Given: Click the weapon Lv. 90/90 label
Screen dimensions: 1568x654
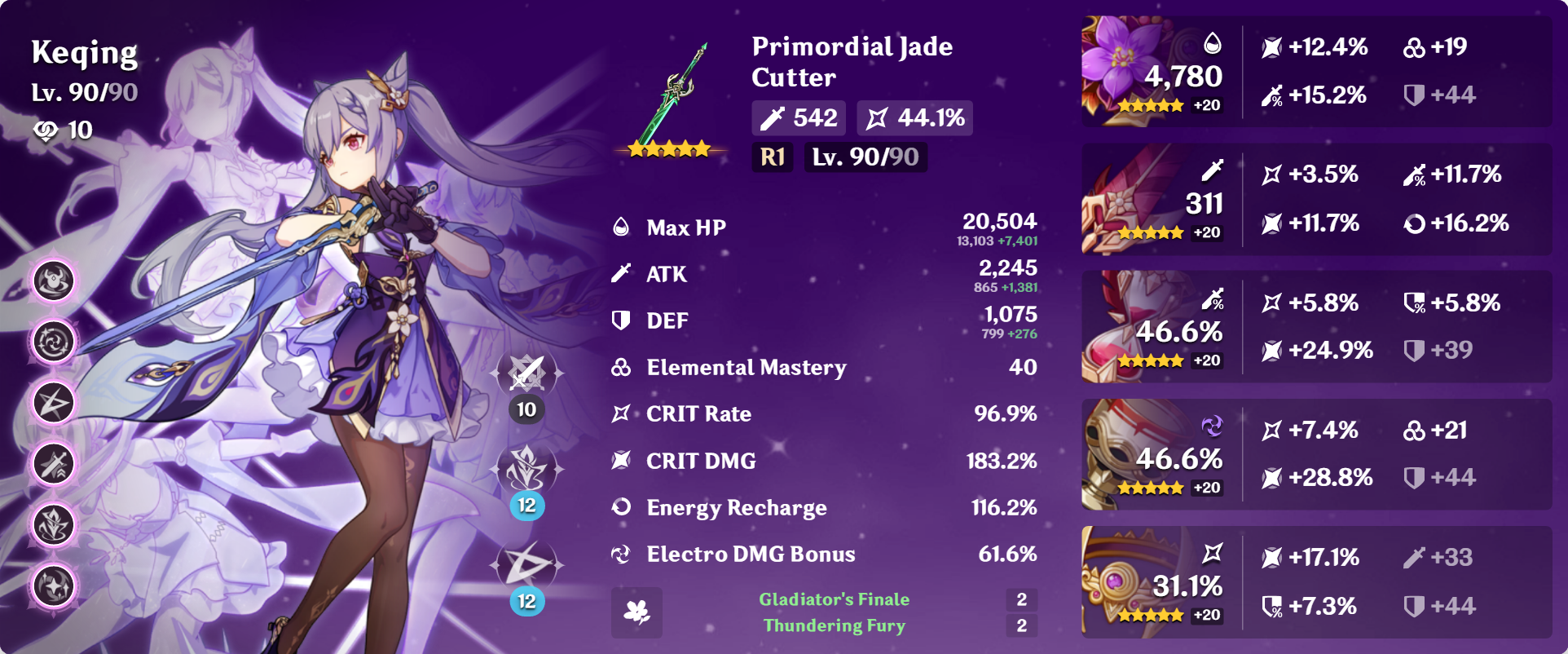Looking at the screenshot, I should pos(864,158).
